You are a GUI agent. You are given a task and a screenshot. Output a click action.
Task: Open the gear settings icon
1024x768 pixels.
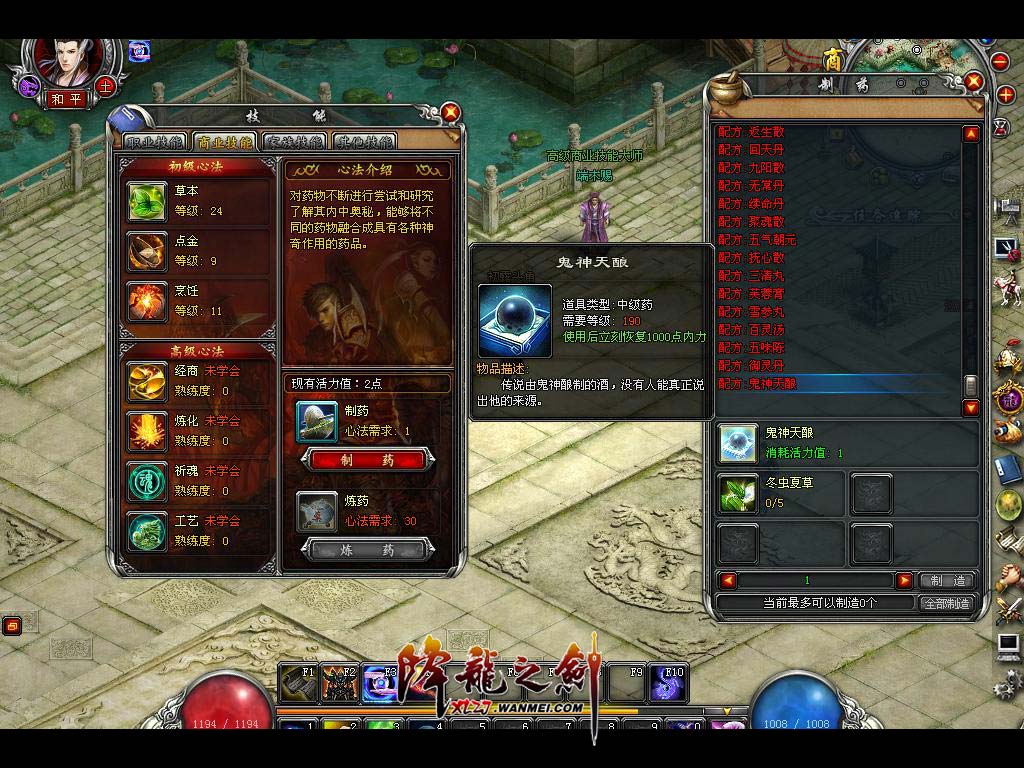pos(1006,686)
